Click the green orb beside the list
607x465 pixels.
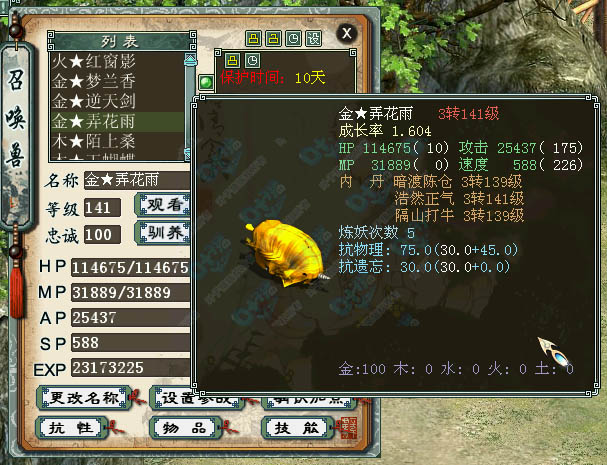pos(206,82)
